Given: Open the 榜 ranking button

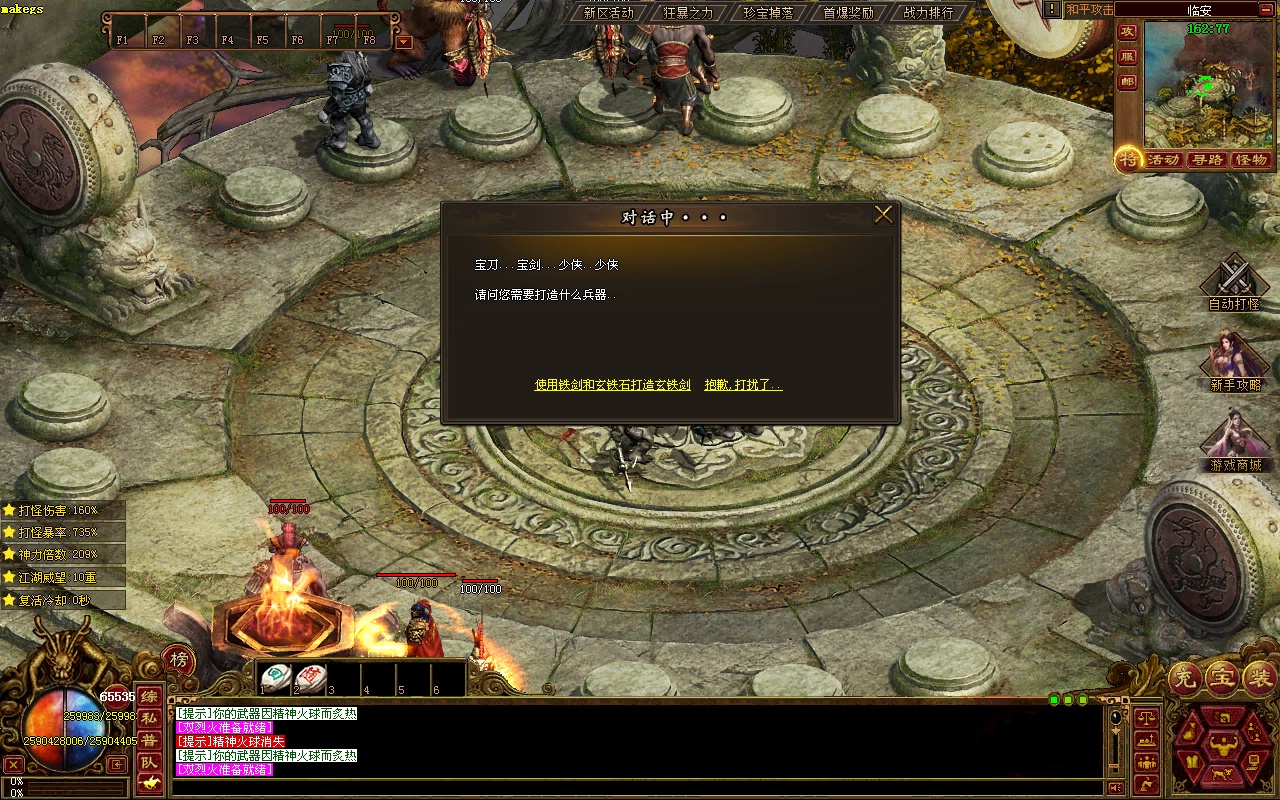Looking at the screenshot, I should click(178, 660).
